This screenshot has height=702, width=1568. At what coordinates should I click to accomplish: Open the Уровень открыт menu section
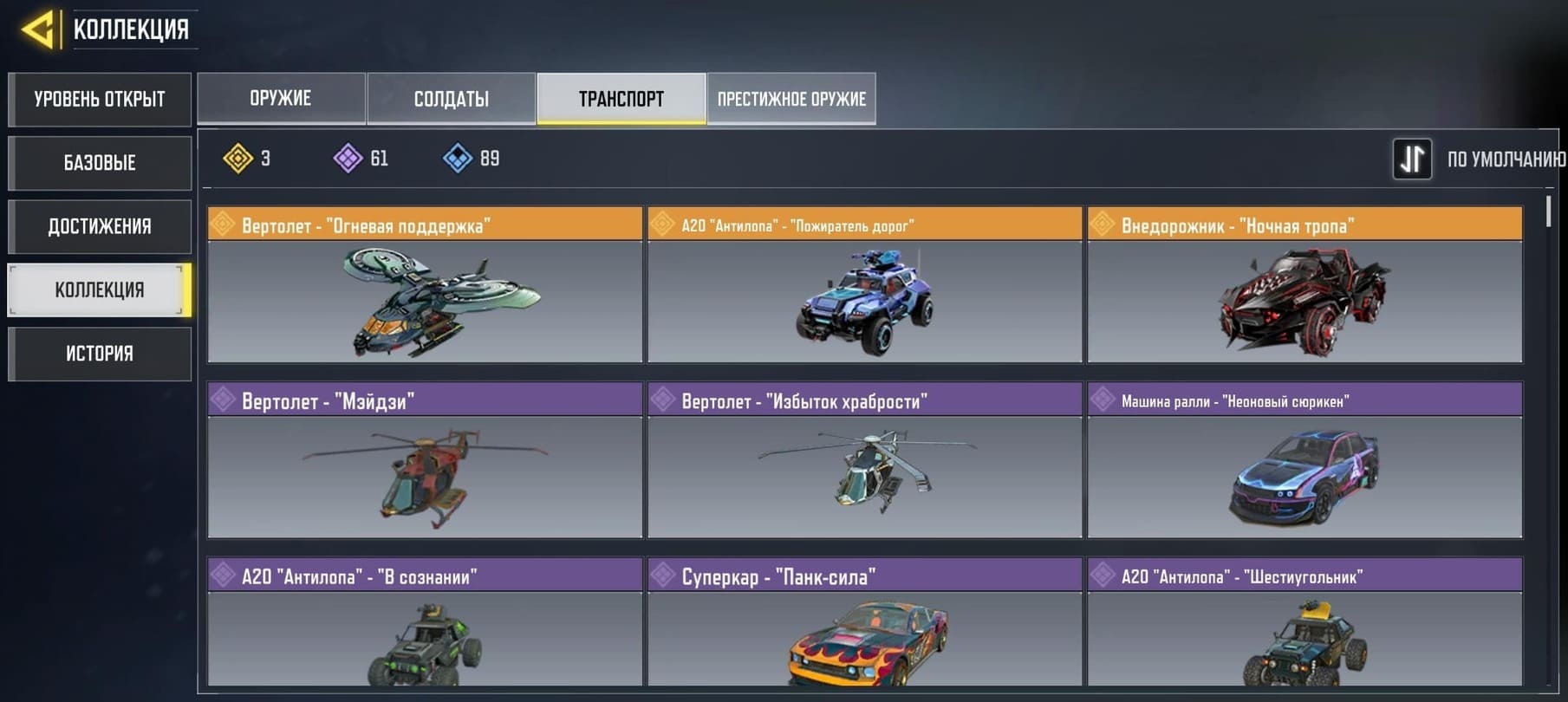(x=100, y=100)
